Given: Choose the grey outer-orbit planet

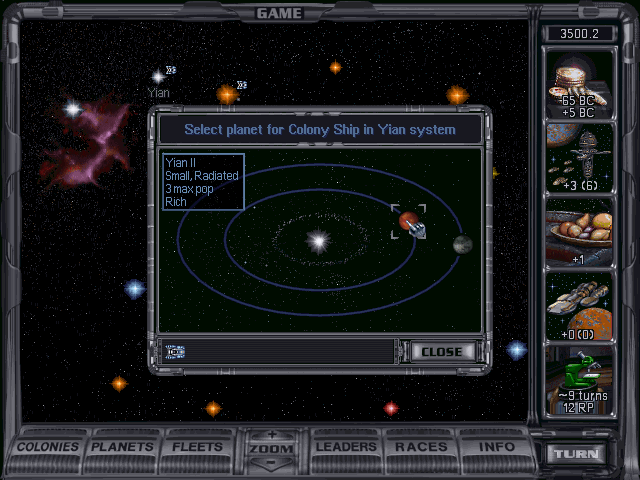Looking at the screenshot, I should 462,244.
